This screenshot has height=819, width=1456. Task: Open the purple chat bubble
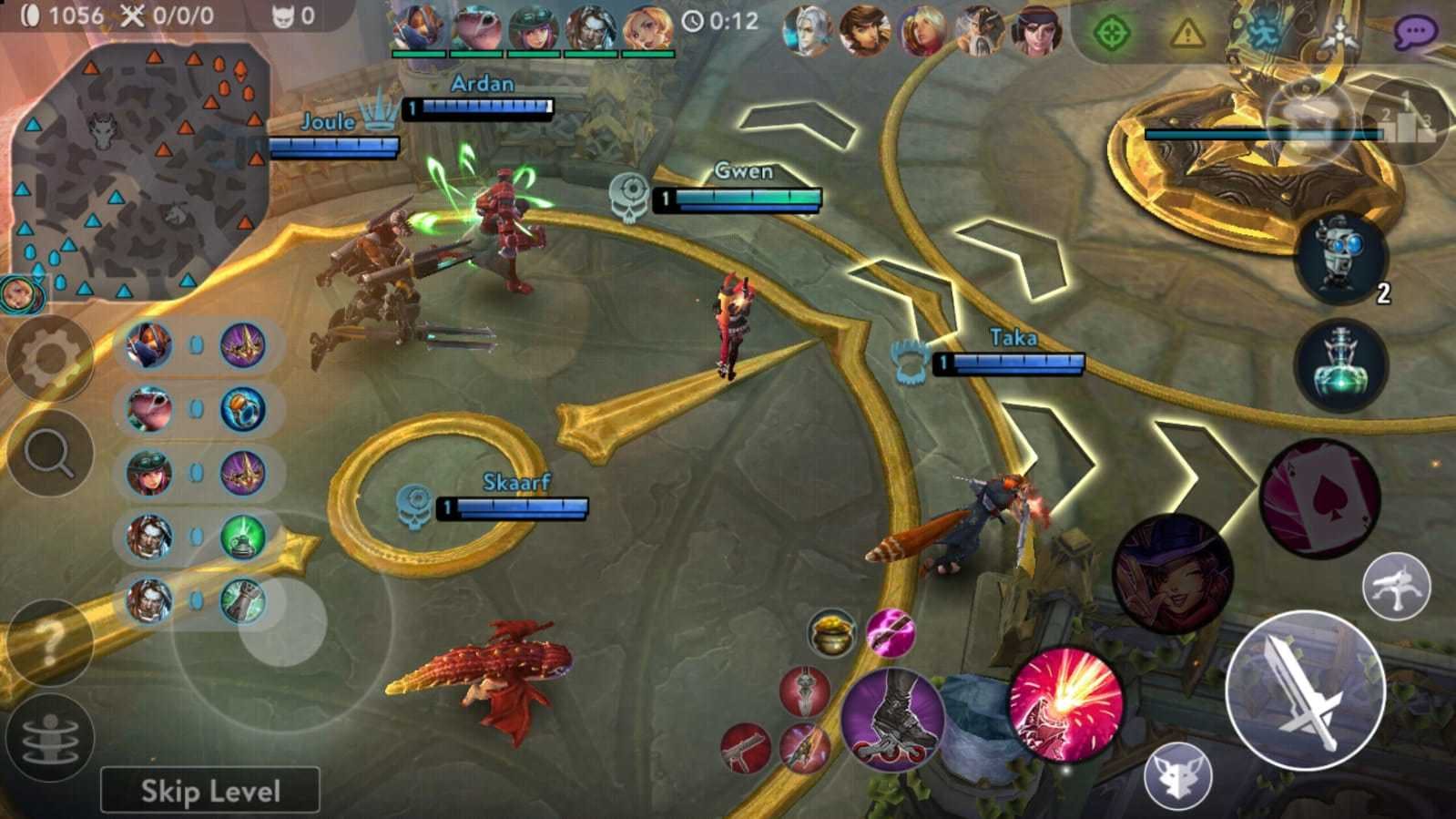1414,34
